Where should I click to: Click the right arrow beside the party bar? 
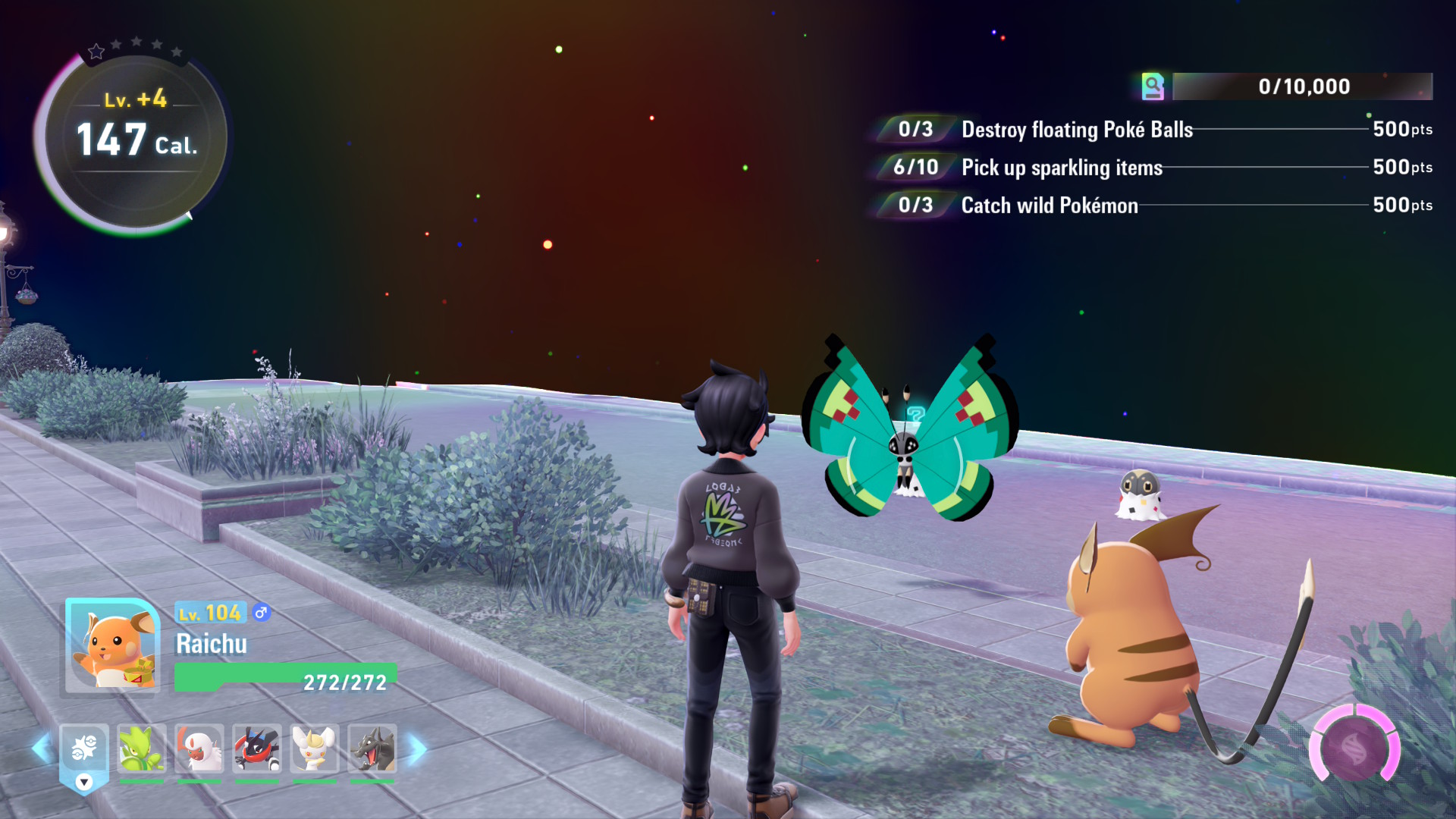coord(418,749)
